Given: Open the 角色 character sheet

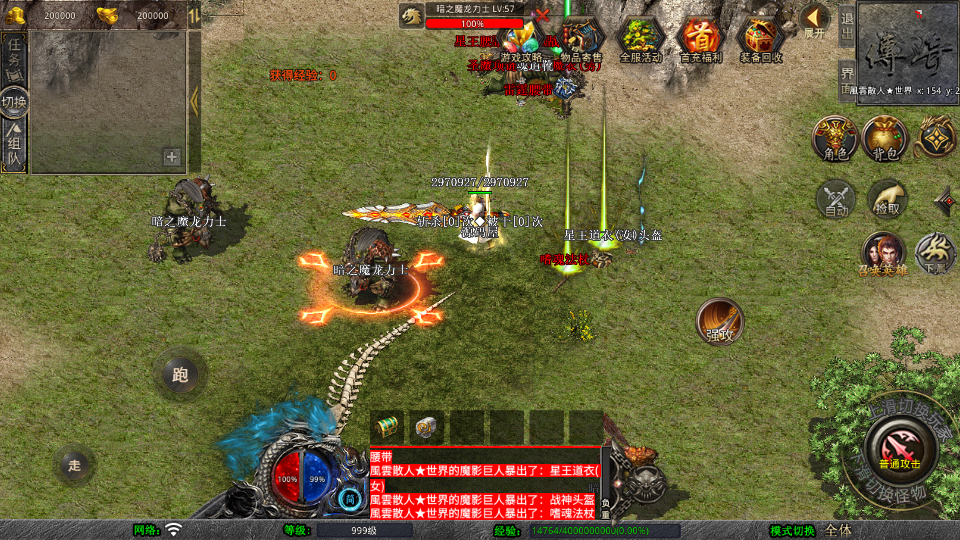Looking at the screenshot, I should click(x=834, y=138).
